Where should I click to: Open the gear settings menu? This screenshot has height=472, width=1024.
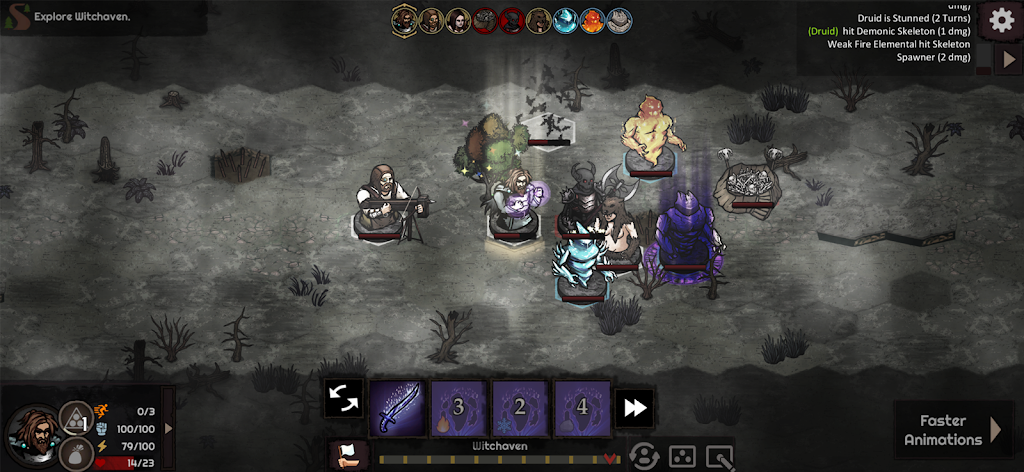[1001, 19]
